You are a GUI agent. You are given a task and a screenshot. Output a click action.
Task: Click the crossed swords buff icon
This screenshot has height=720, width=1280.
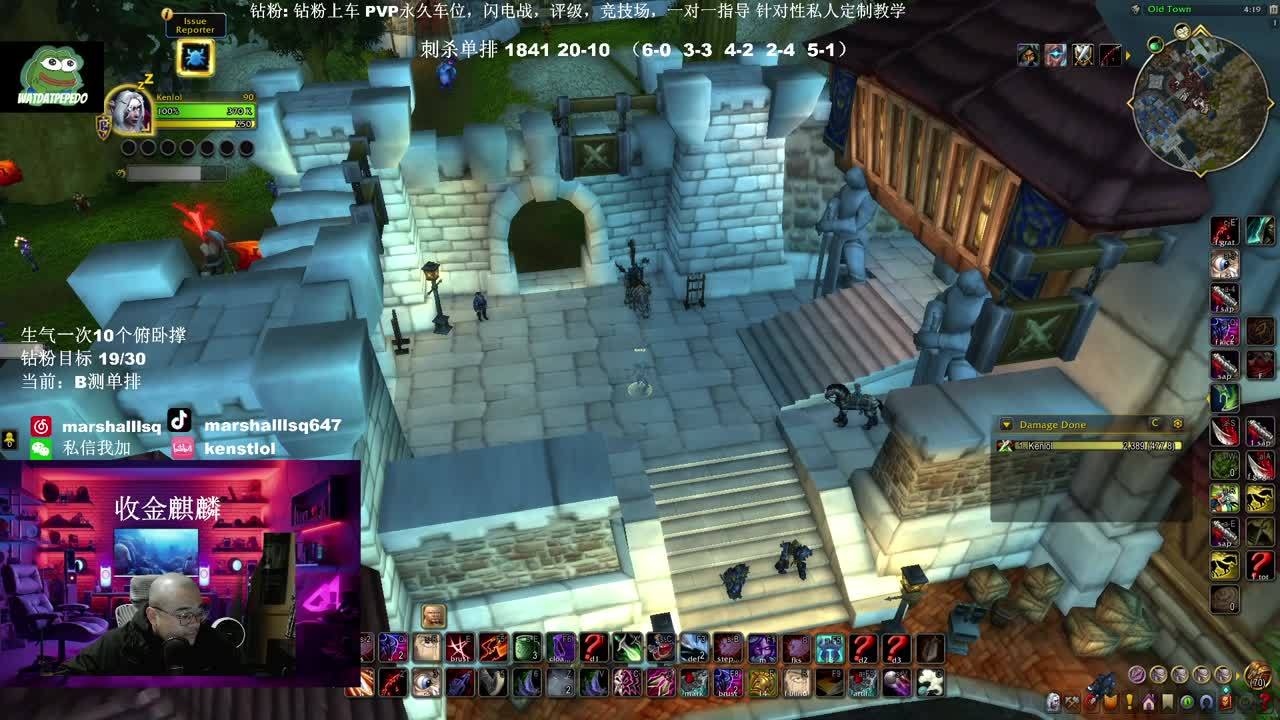1083,55
